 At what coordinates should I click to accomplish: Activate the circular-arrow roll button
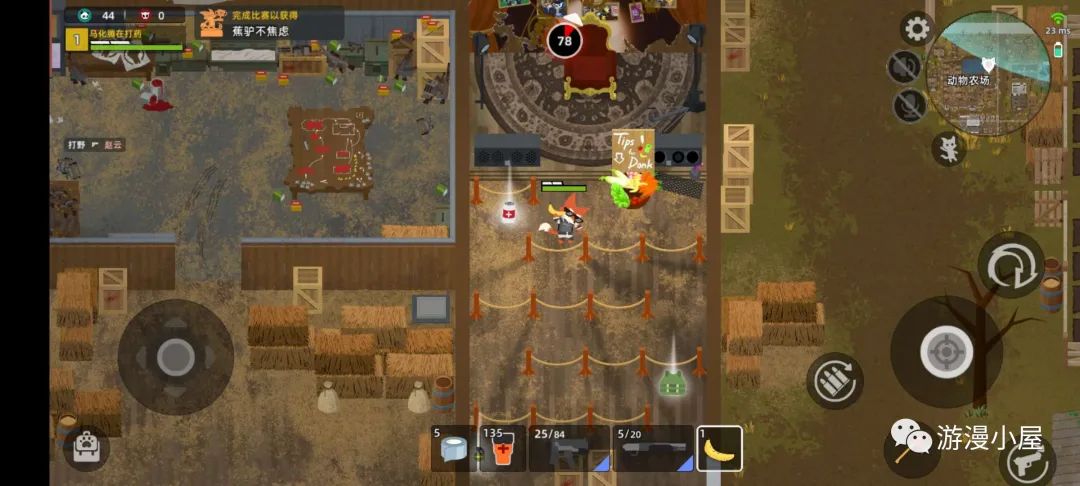click(1010, 266)
